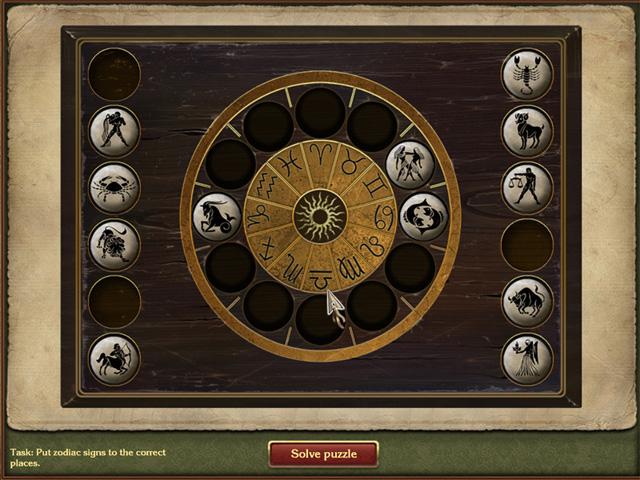
Task: Choose the Capricorn goat token on the wheel
Action: 217,216
